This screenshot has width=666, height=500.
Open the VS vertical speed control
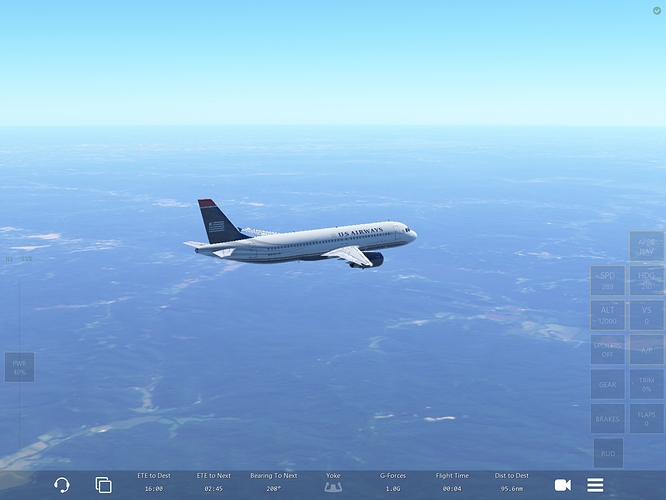pyautogui.click(x=647, y=315)
